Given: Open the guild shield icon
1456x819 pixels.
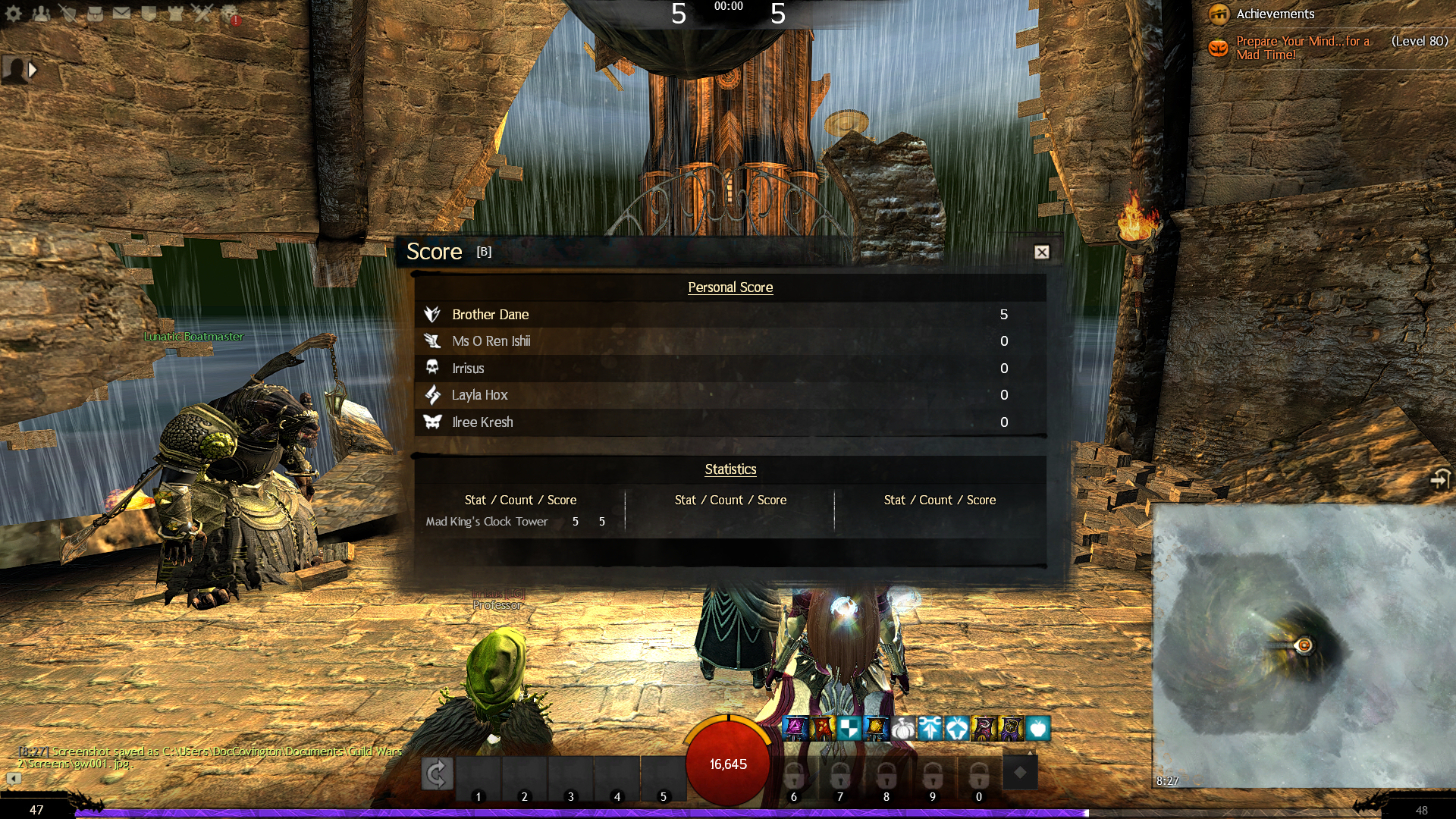Looking at the screenshot, I should pyautogui.click(x=149, y=13).
